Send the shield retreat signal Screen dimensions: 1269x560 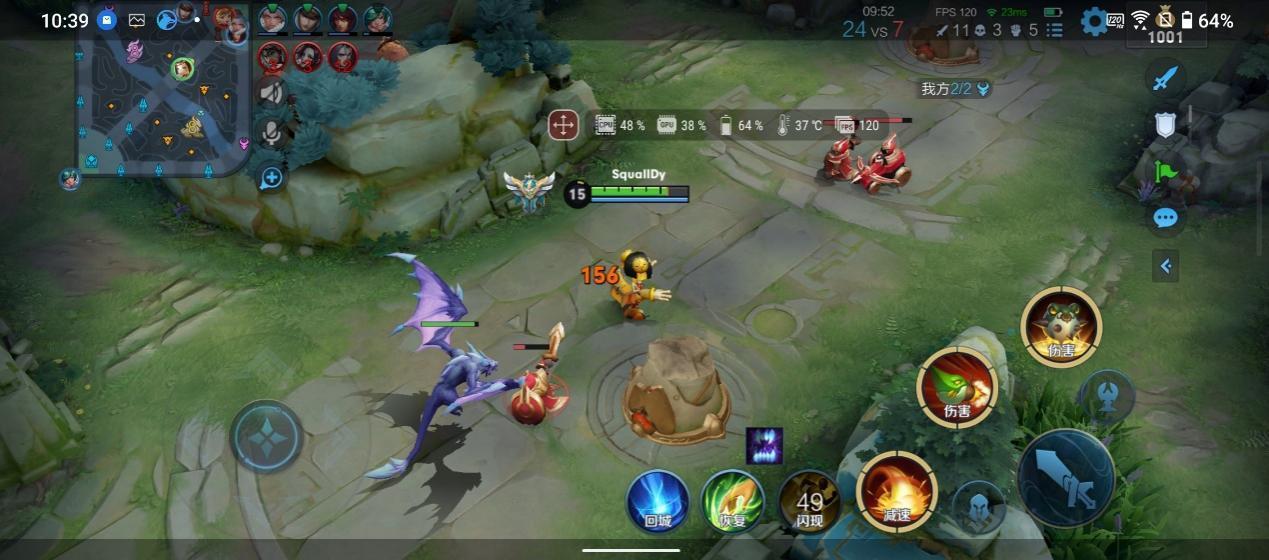(1165, 125)
